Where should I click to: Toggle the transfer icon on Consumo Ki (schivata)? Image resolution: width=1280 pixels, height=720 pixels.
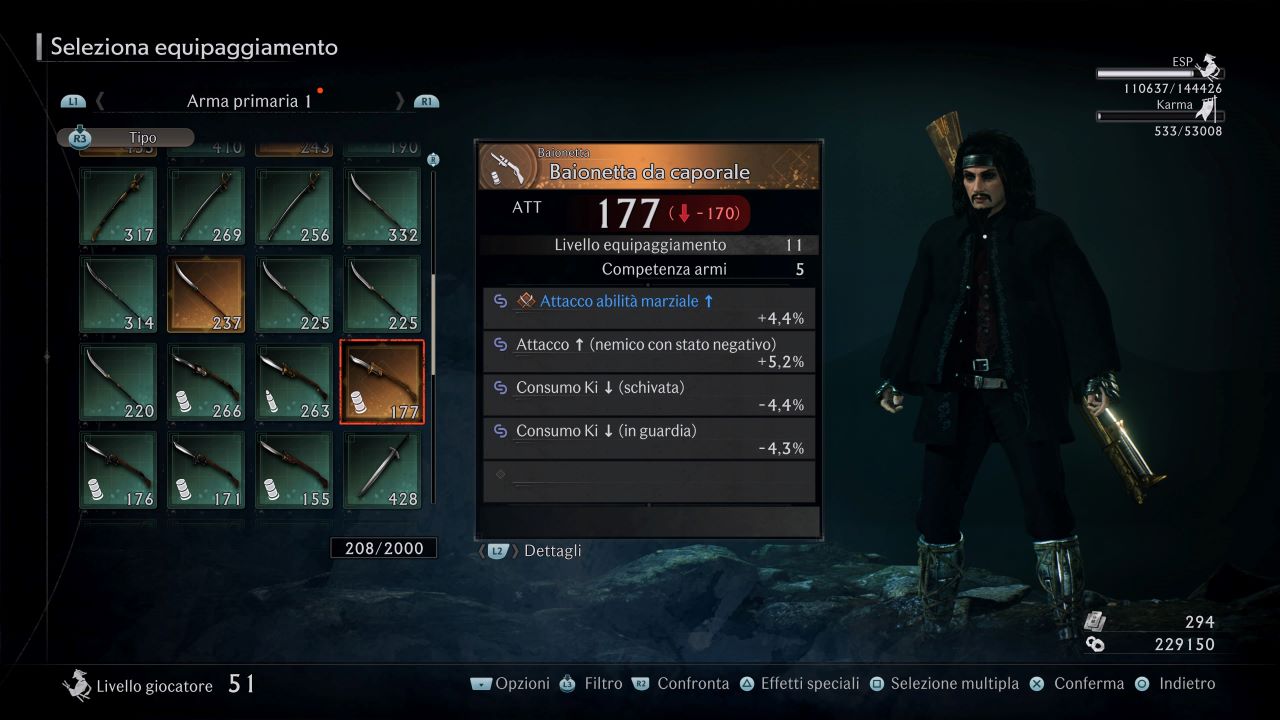click(498, 387)
